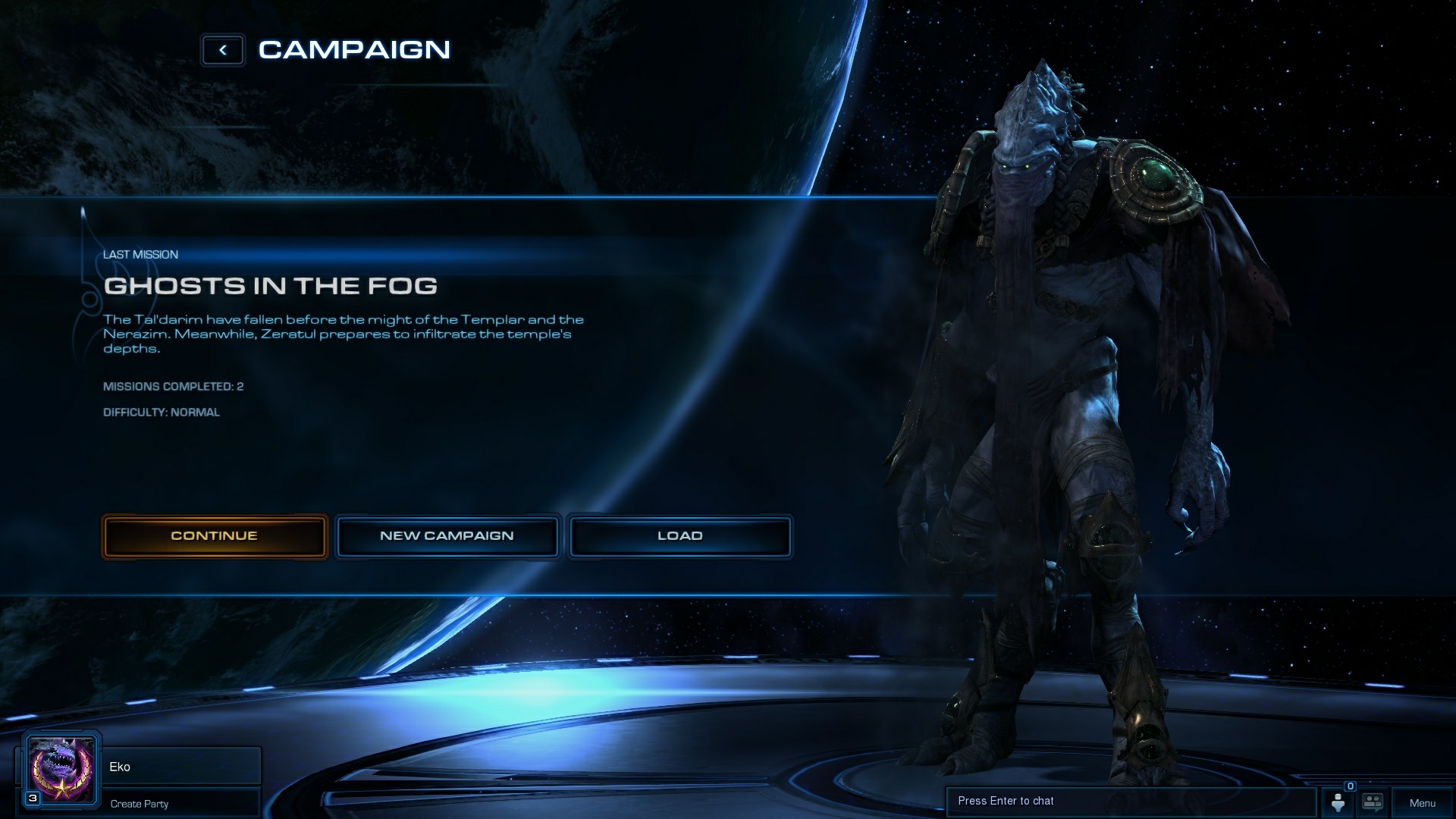Start a New Campaign

447,536
